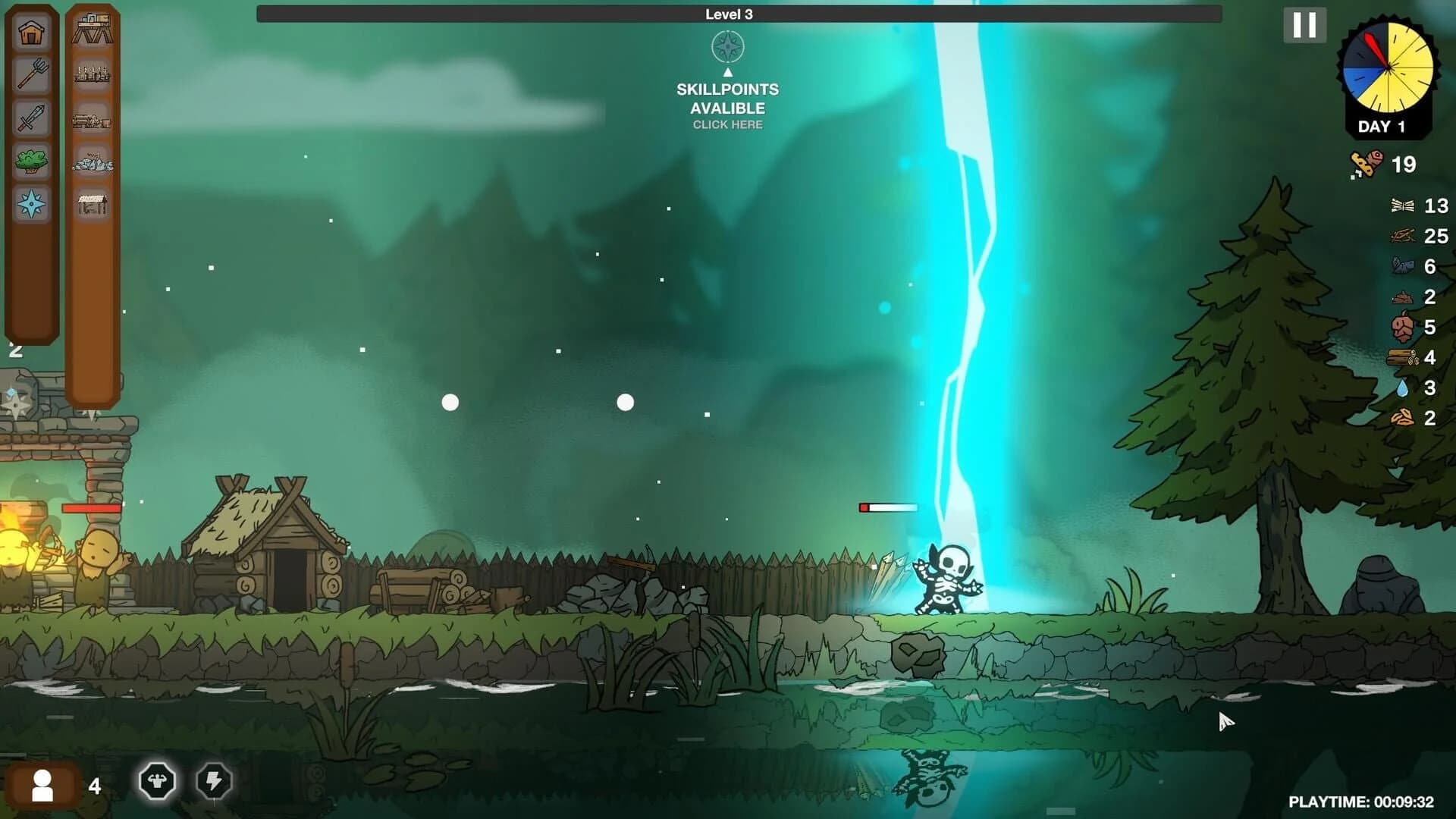Select the blue shuriken skill icon
Image resolution: width=1456 pixels, height=819 pixels.
click(x=30, y=202)
